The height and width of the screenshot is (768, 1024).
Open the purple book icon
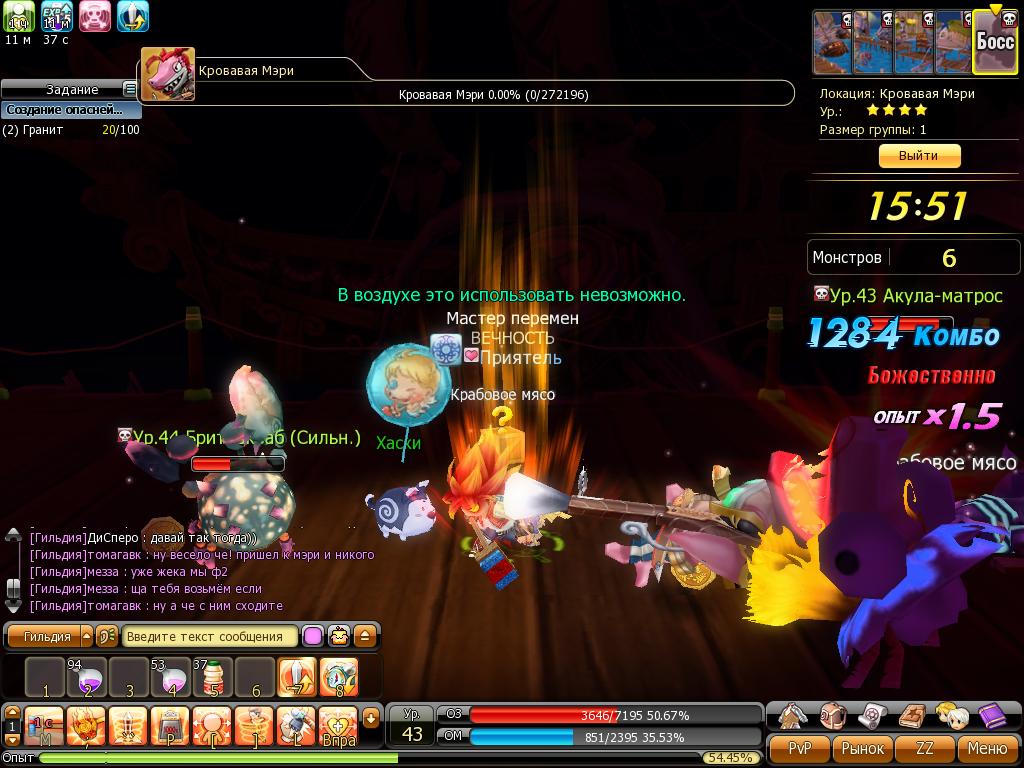[x=992, y=715]
